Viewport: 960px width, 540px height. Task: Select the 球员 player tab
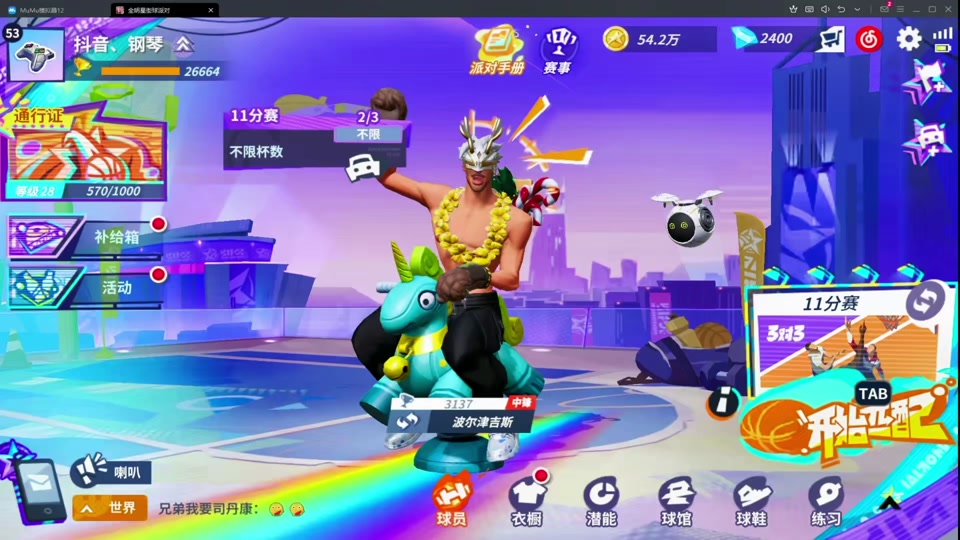point(451,501)
